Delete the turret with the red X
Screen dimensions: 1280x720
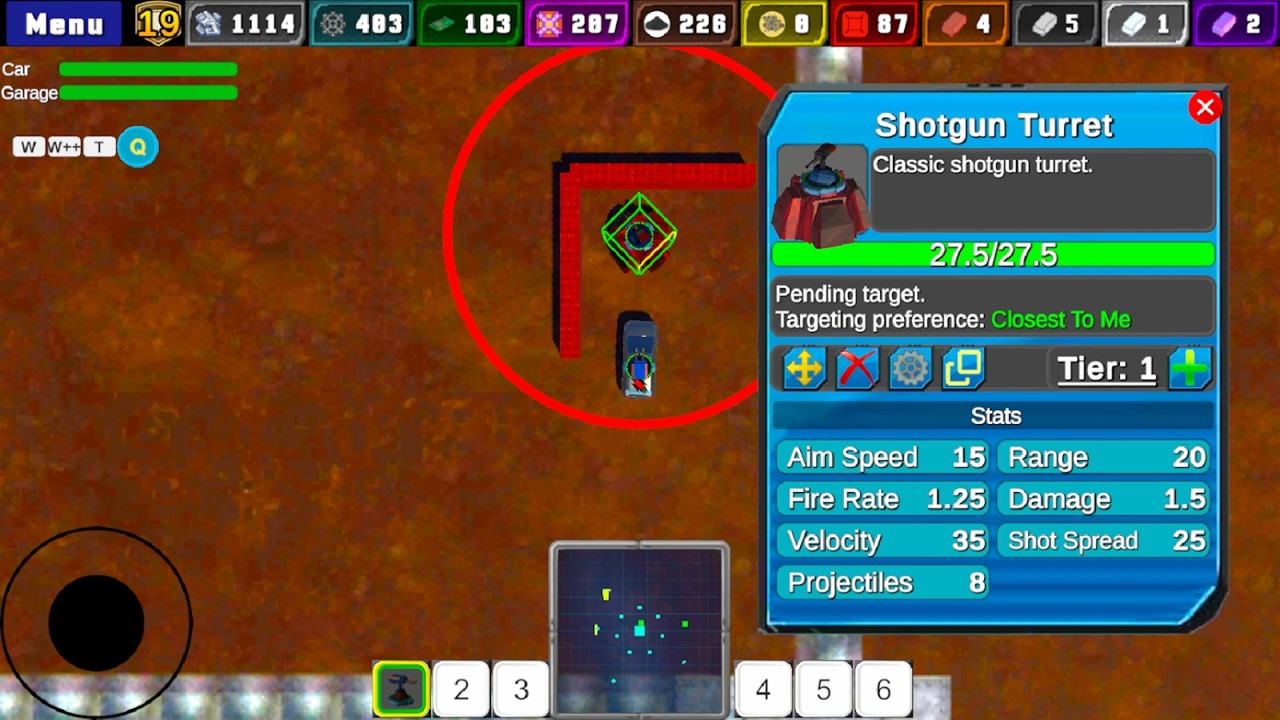[x=857, y=369]
